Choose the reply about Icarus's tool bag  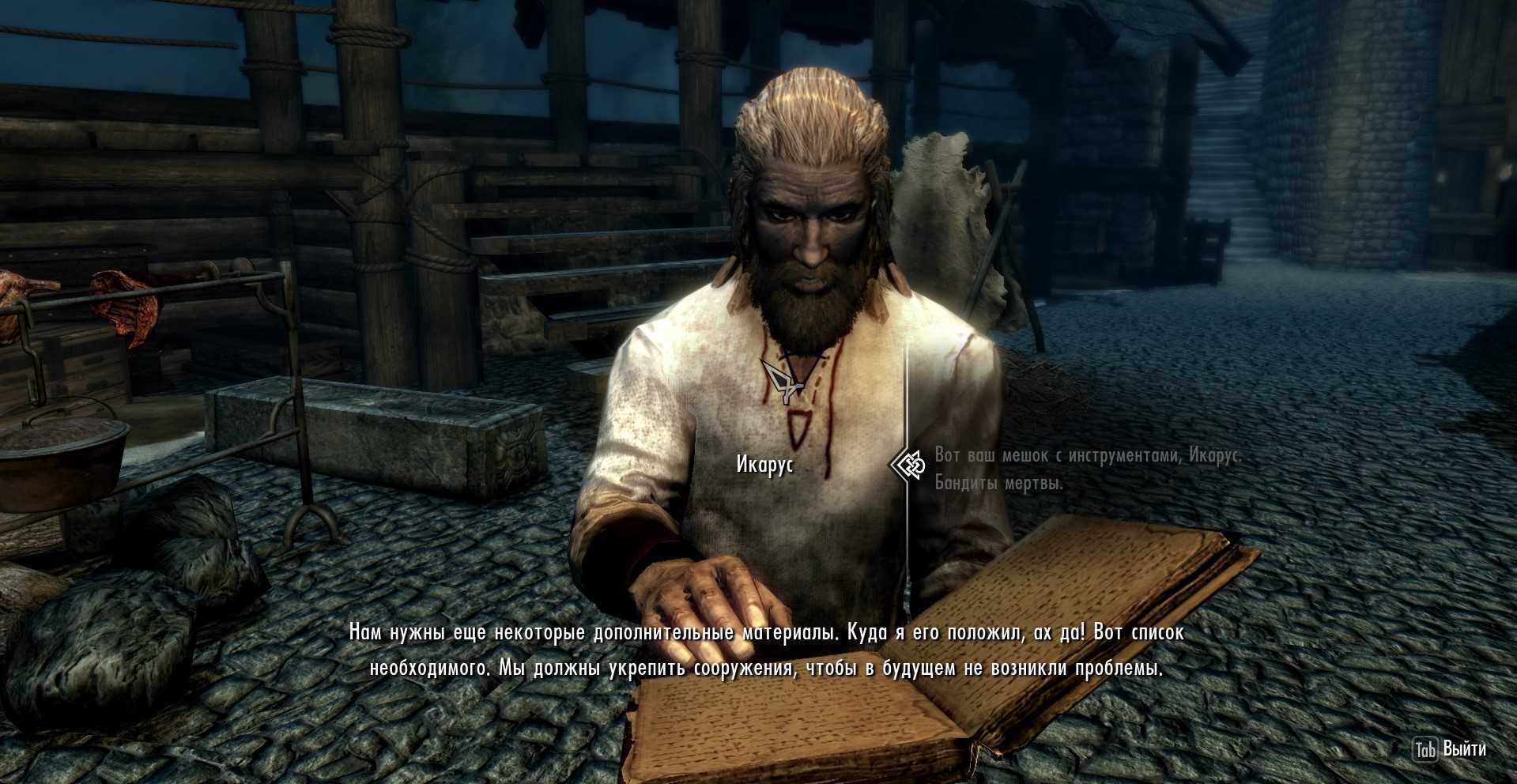pos(1088,468)
